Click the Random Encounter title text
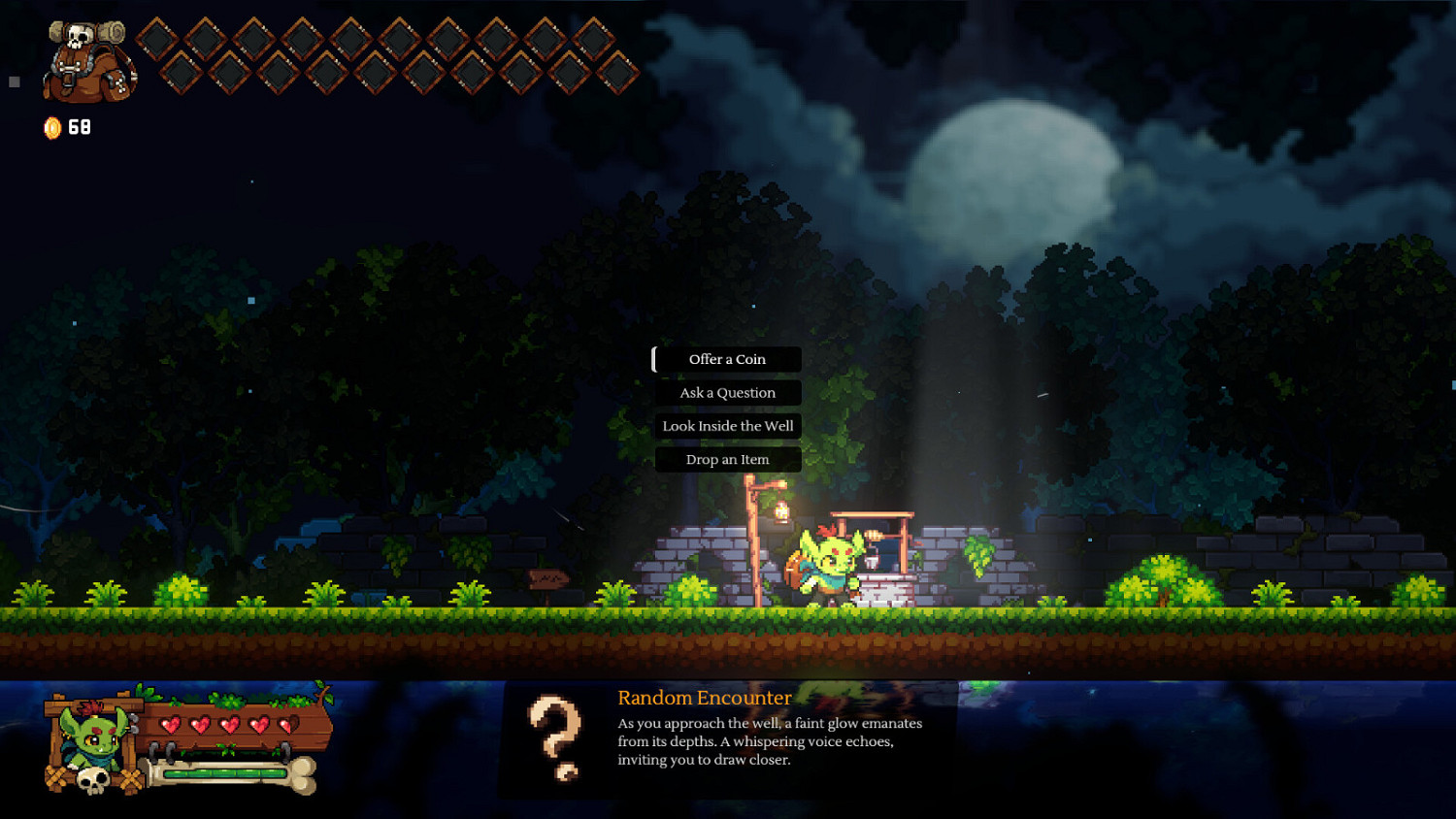Screen dimensions: 1456x819 (x=704, y=698)
